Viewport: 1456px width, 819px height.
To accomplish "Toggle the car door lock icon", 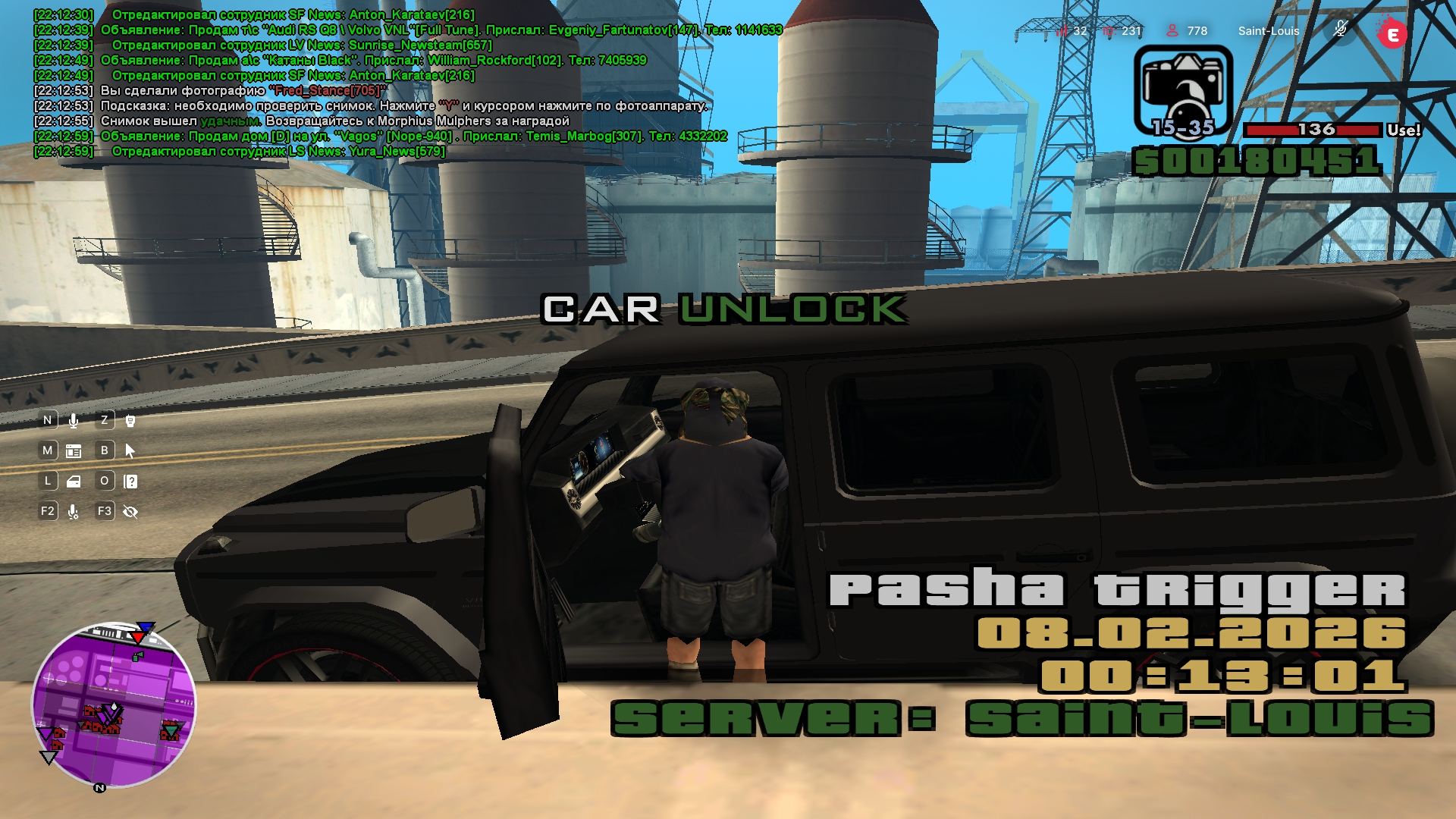I will [74, 481].
